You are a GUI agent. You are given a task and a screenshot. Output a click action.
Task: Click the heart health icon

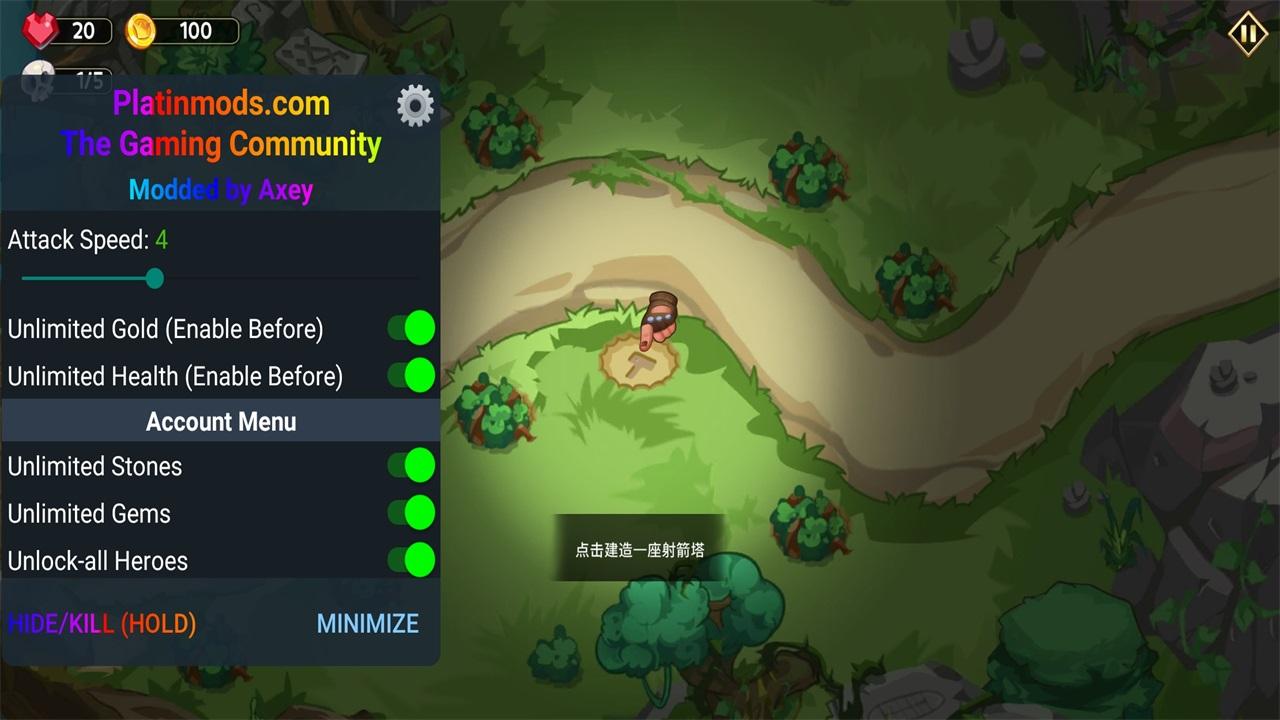[x=41, y=29]
